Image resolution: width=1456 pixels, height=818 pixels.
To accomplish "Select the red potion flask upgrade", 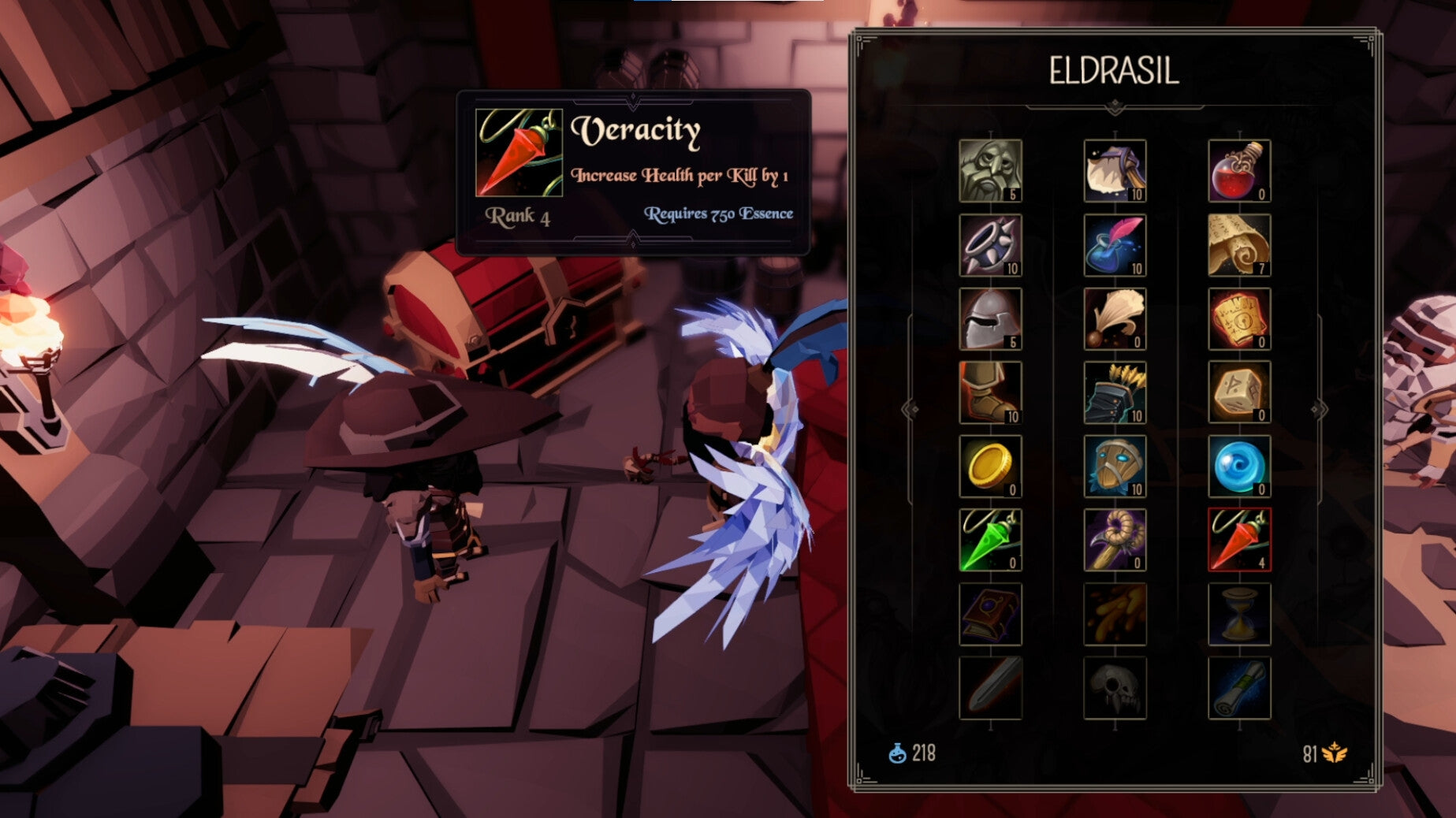I will tap(1239, 170).
